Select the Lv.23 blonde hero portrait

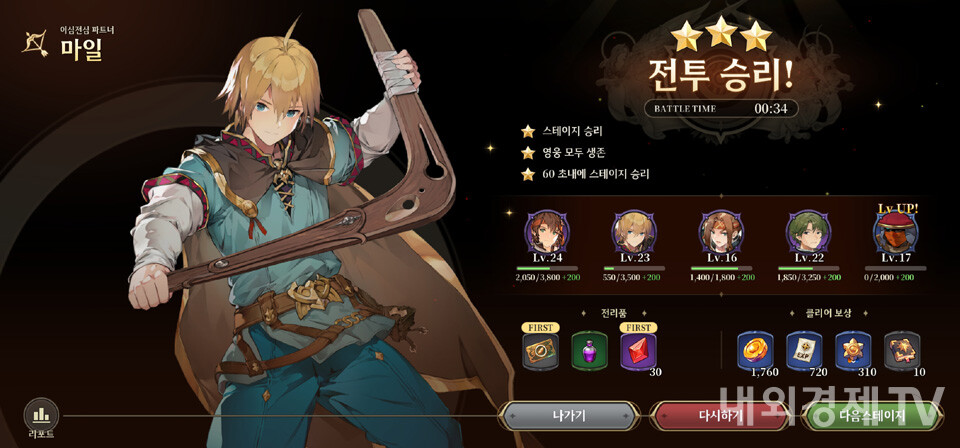(633, 232)
